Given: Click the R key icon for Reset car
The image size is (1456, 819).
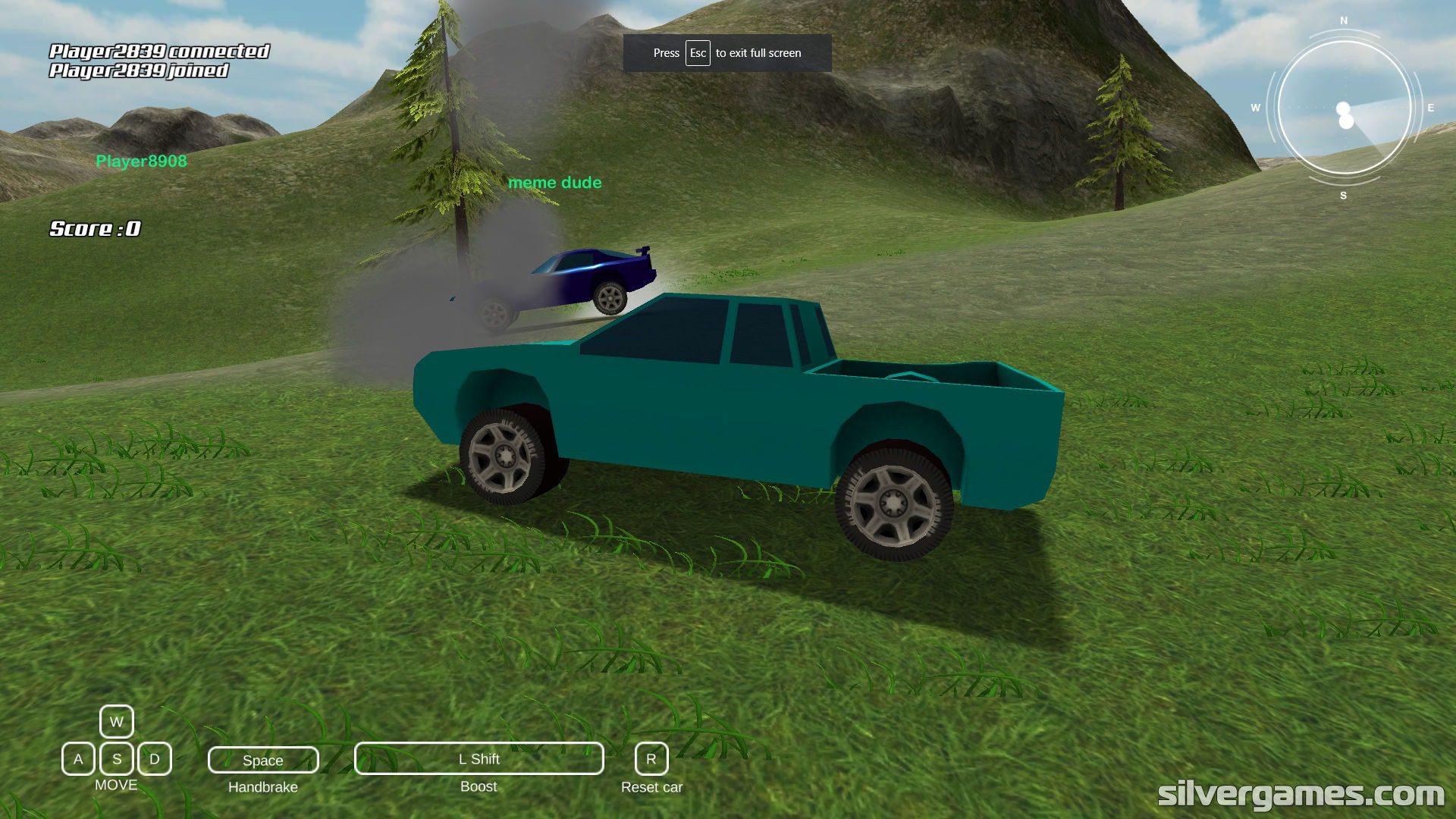Looking at the screenshot, I should (x=651, y=758).
